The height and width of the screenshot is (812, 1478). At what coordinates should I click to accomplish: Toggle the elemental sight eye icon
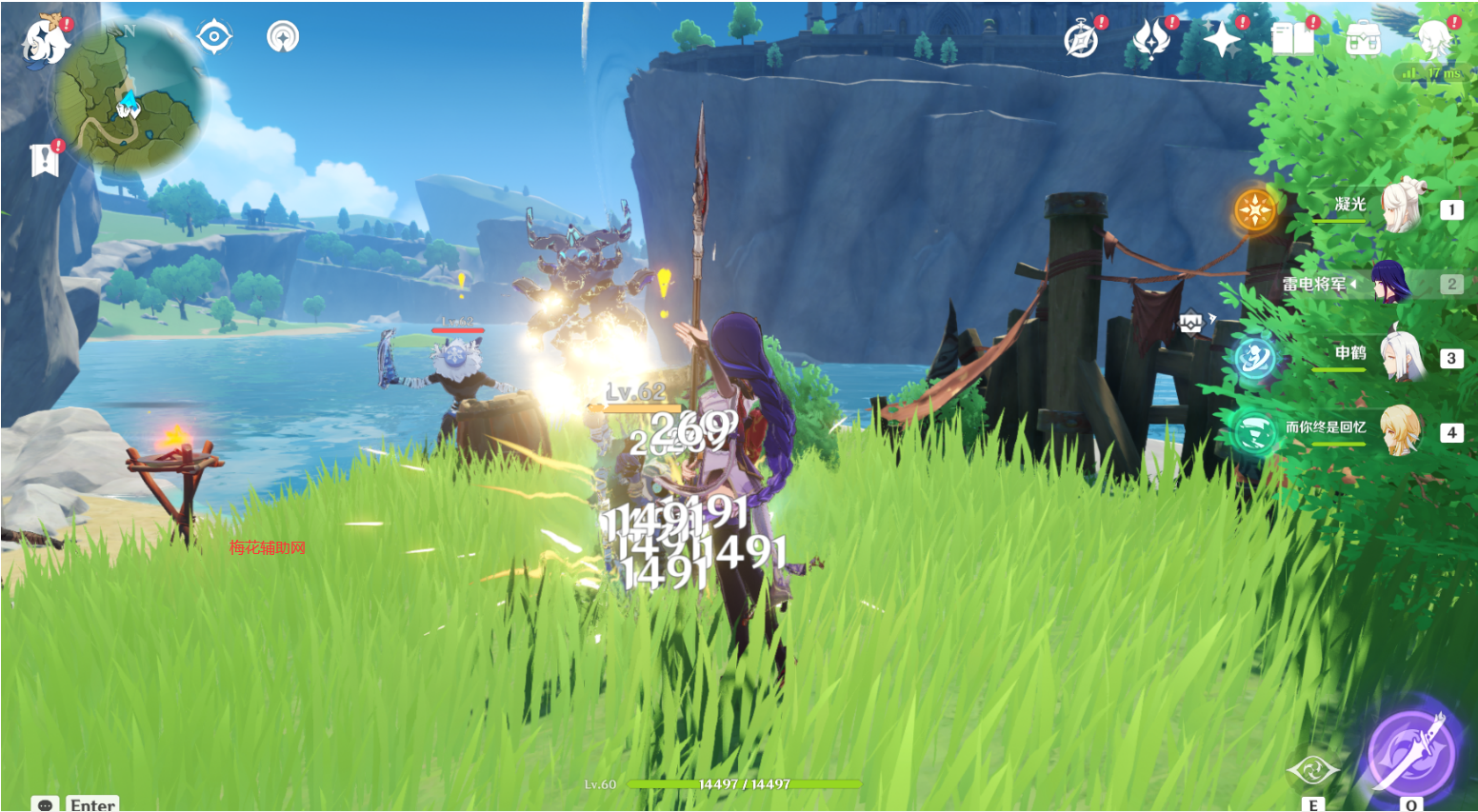click(214, 37)
